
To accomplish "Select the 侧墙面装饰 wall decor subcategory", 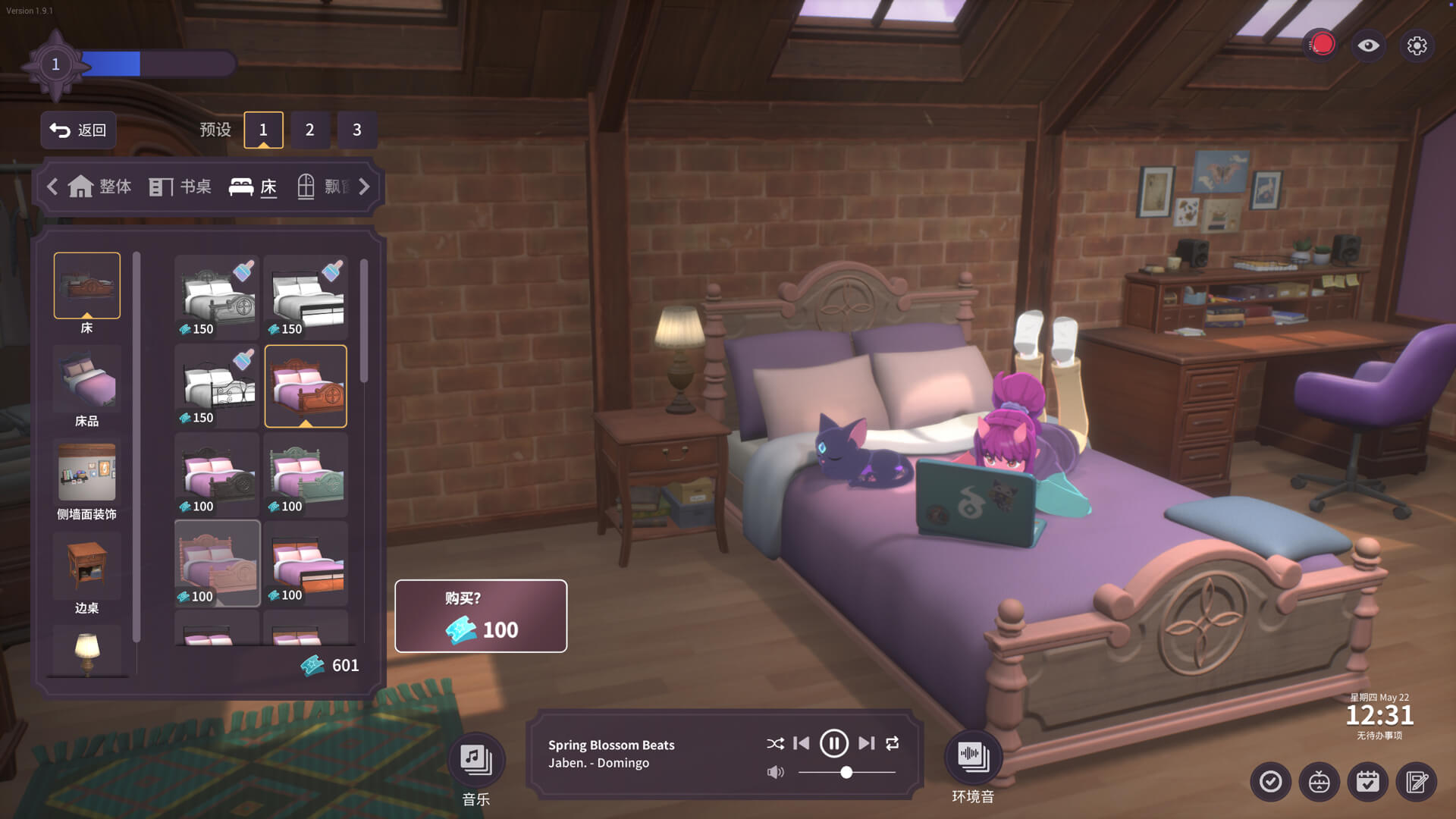I will (86, 480).
